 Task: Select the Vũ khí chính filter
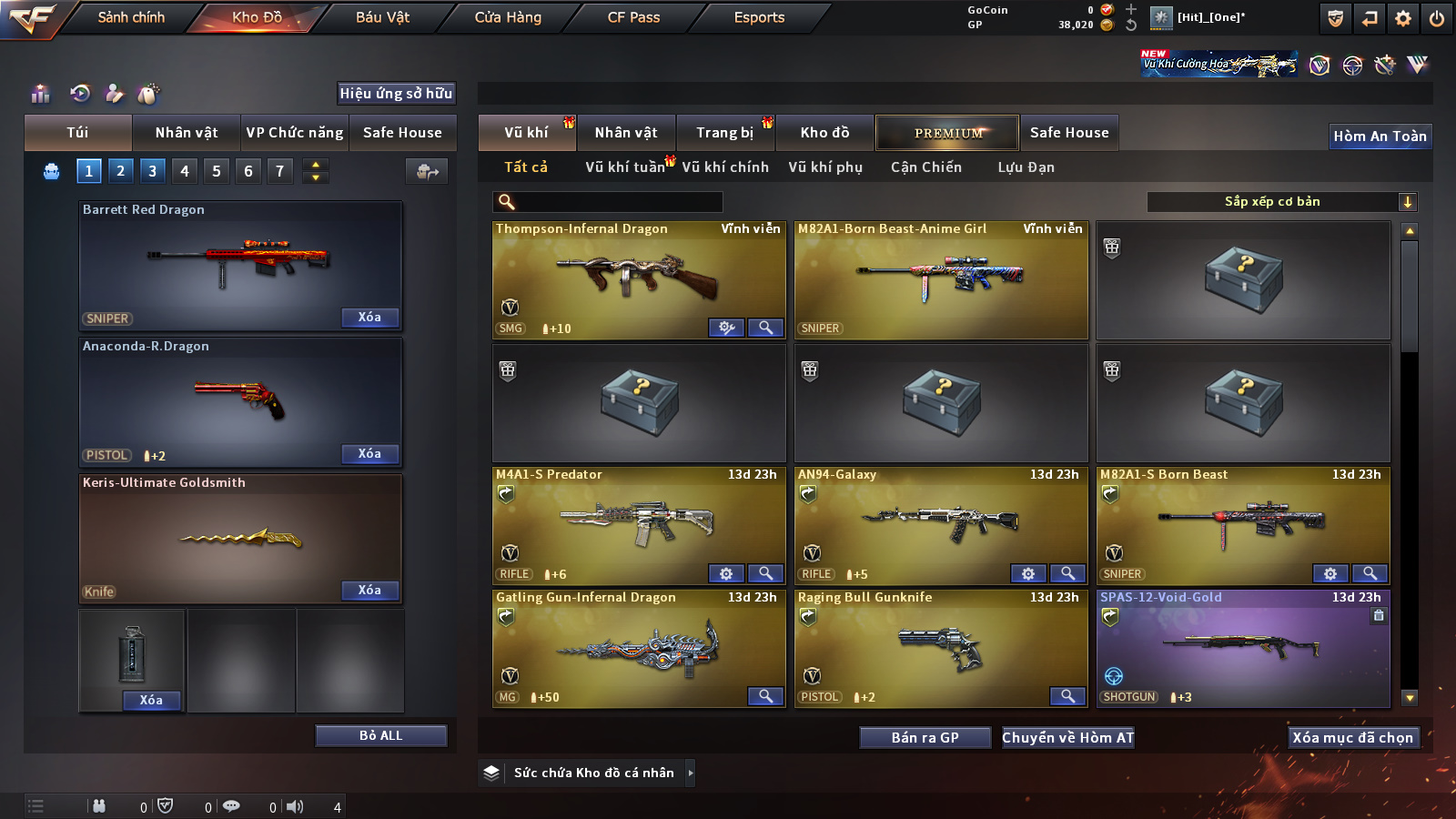(x=725, y=167)
